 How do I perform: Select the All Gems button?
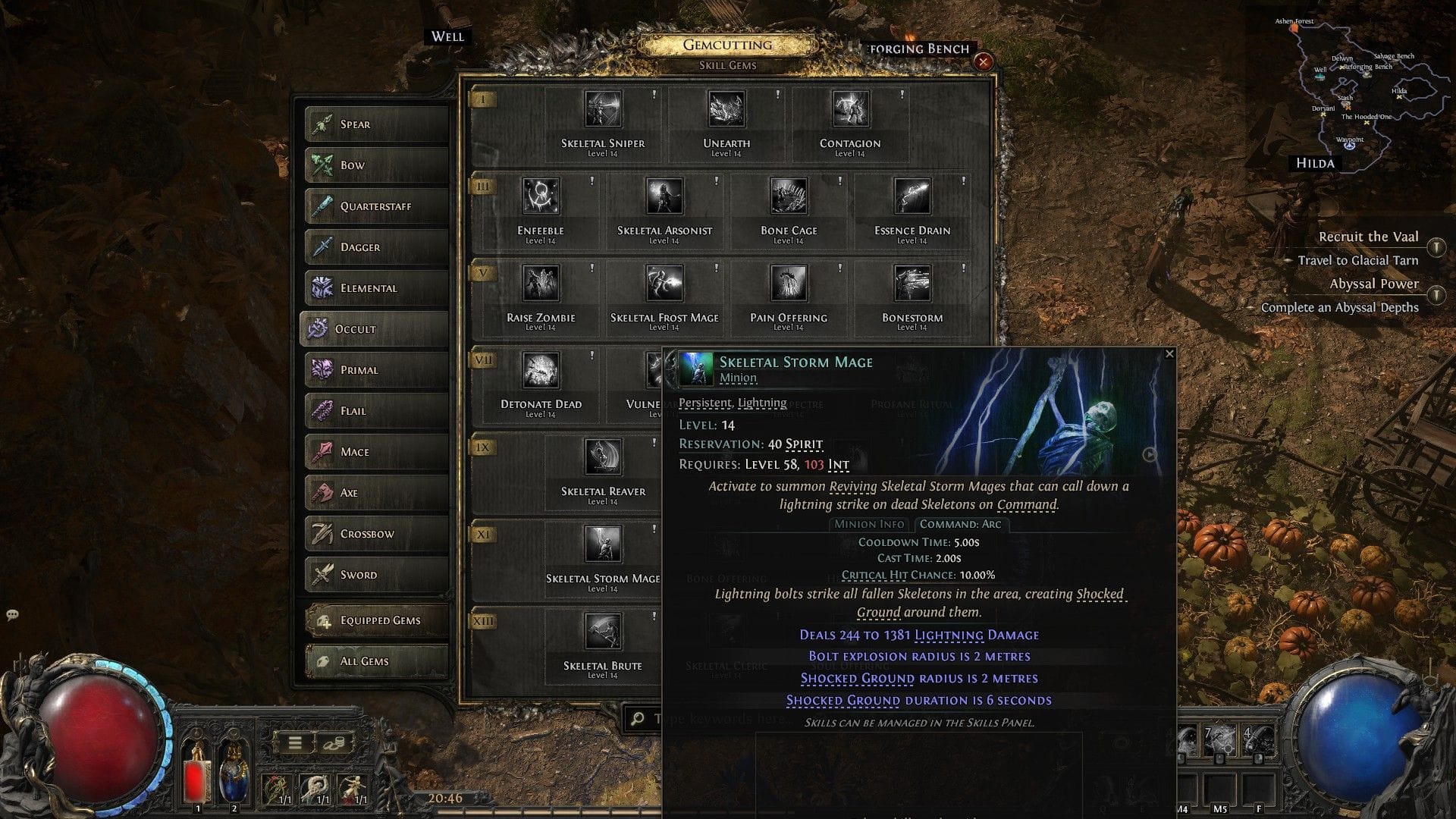[x=376, y=661]
